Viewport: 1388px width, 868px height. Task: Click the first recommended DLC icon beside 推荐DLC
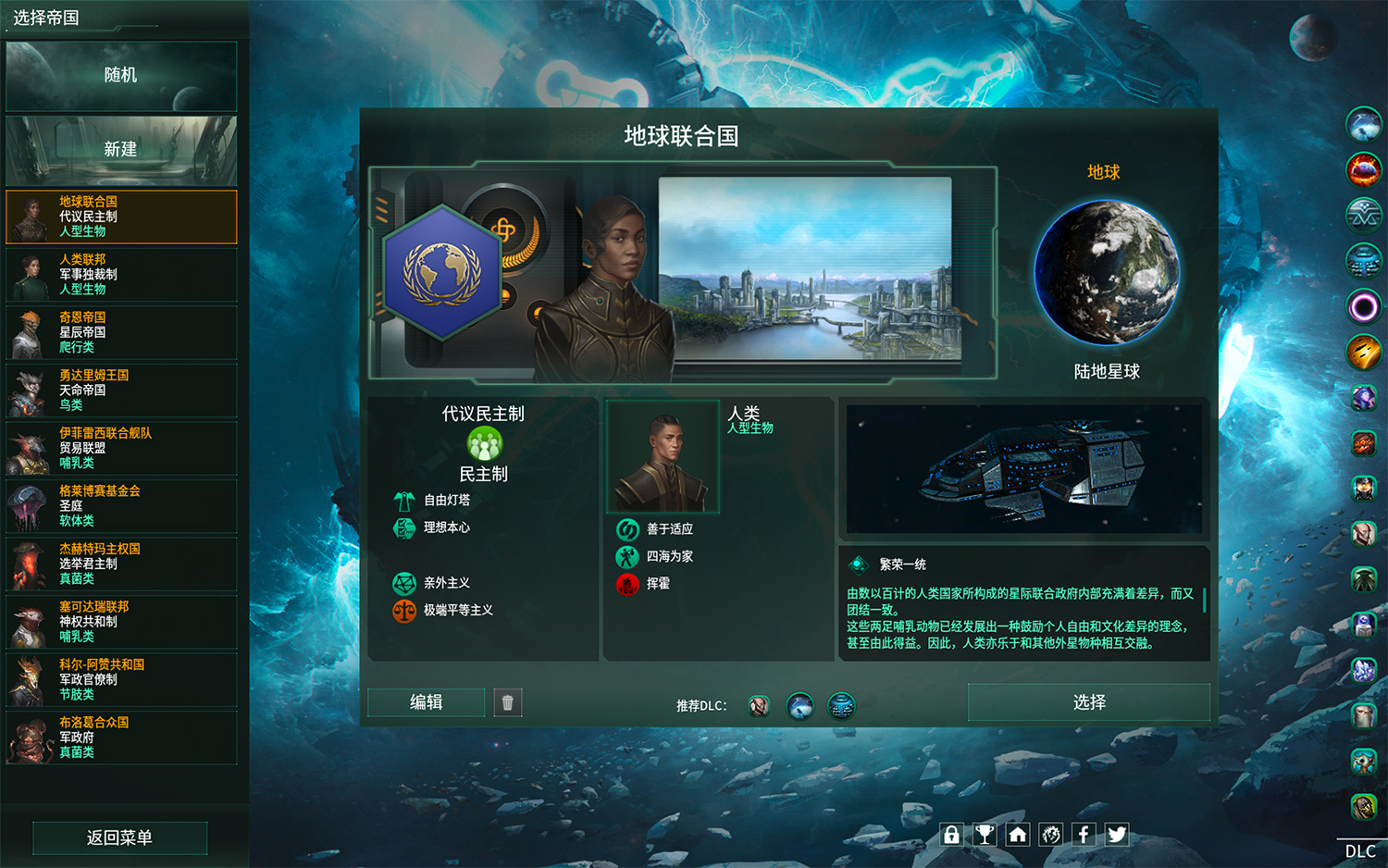pyautogui.click(x=758, y=706)
